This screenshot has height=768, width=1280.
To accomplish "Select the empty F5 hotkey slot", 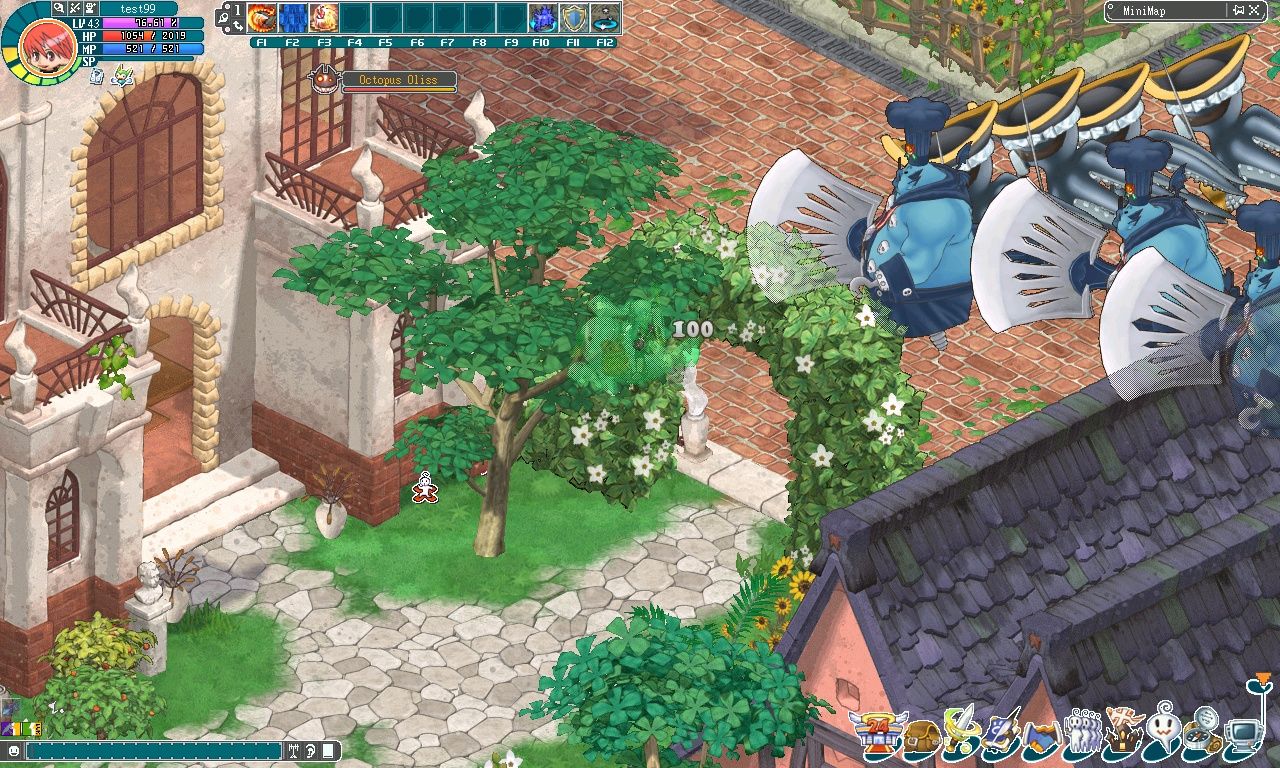I will (389, 15).
